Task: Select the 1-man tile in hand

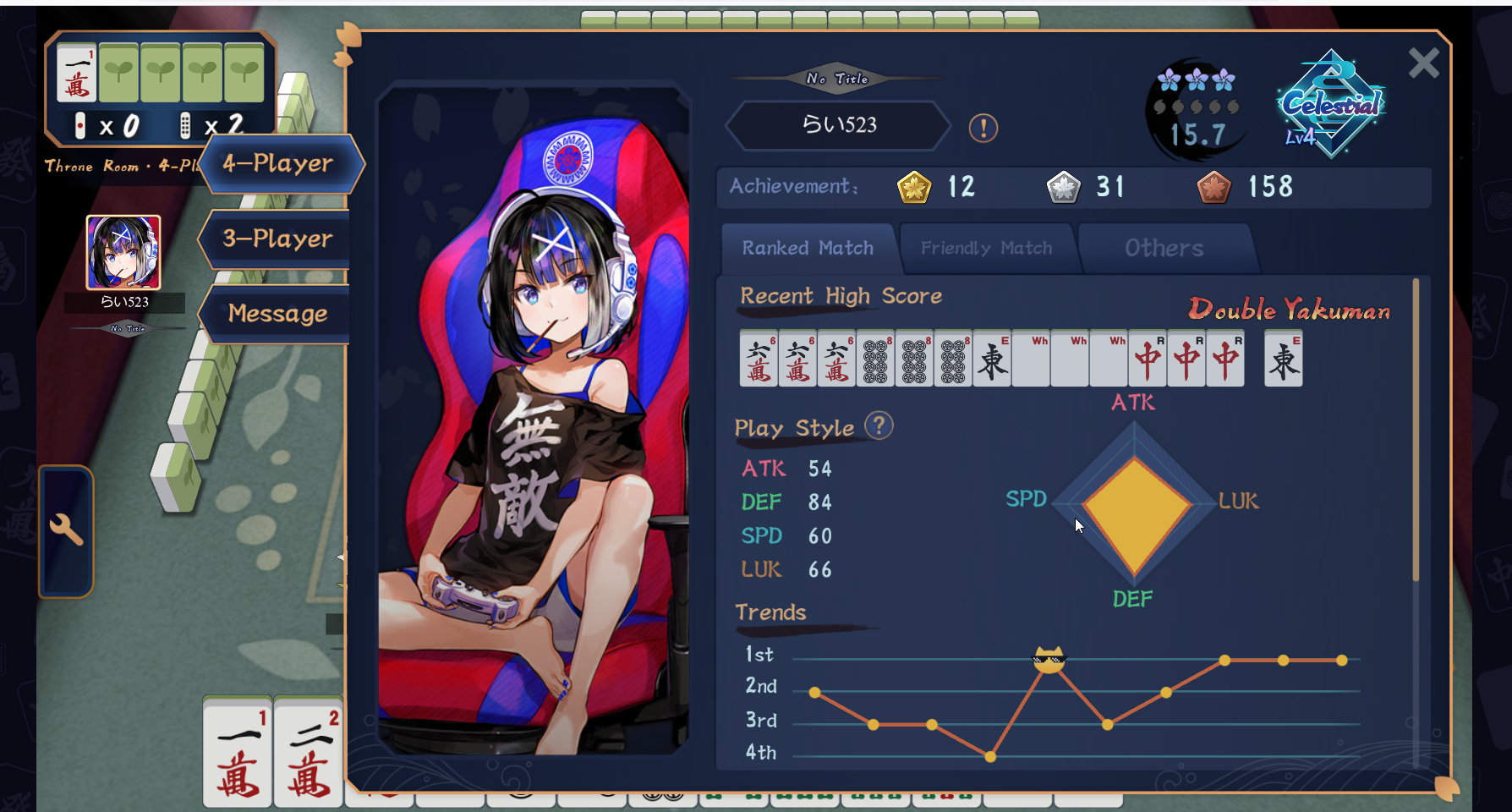Action: (238, 753)
